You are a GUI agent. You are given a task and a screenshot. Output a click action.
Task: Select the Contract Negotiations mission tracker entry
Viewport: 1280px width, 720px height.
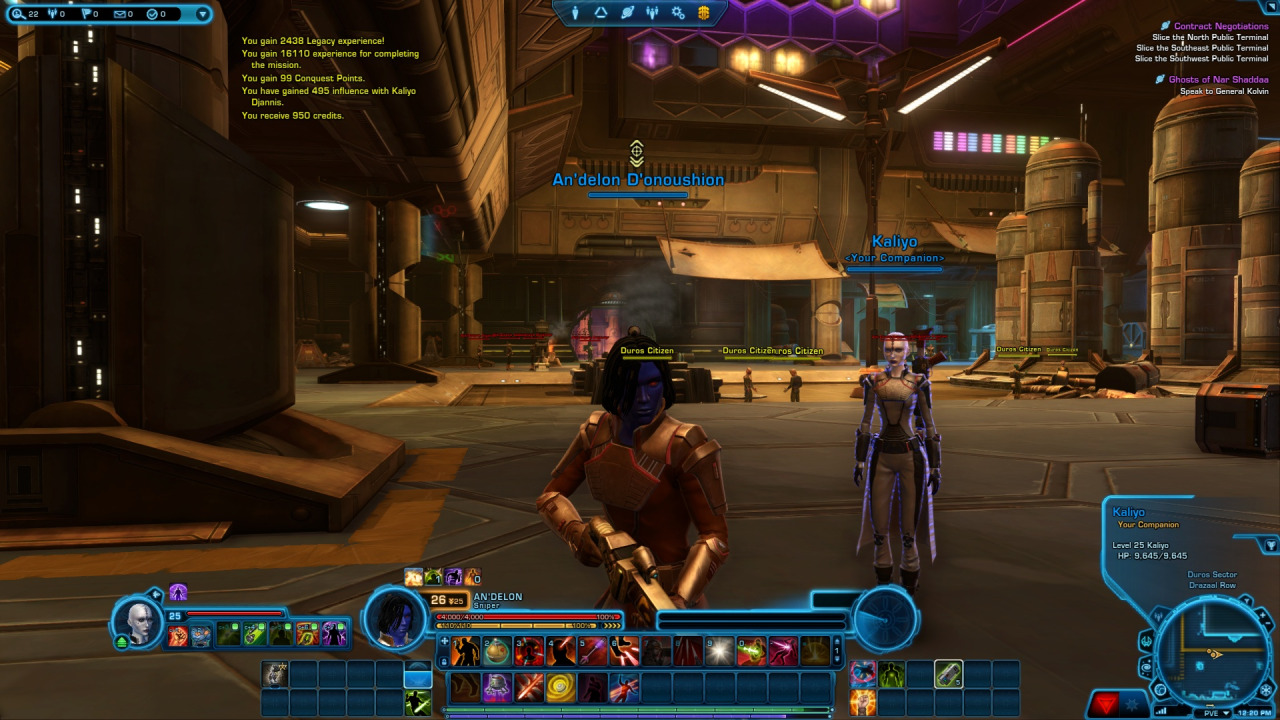1220,26
